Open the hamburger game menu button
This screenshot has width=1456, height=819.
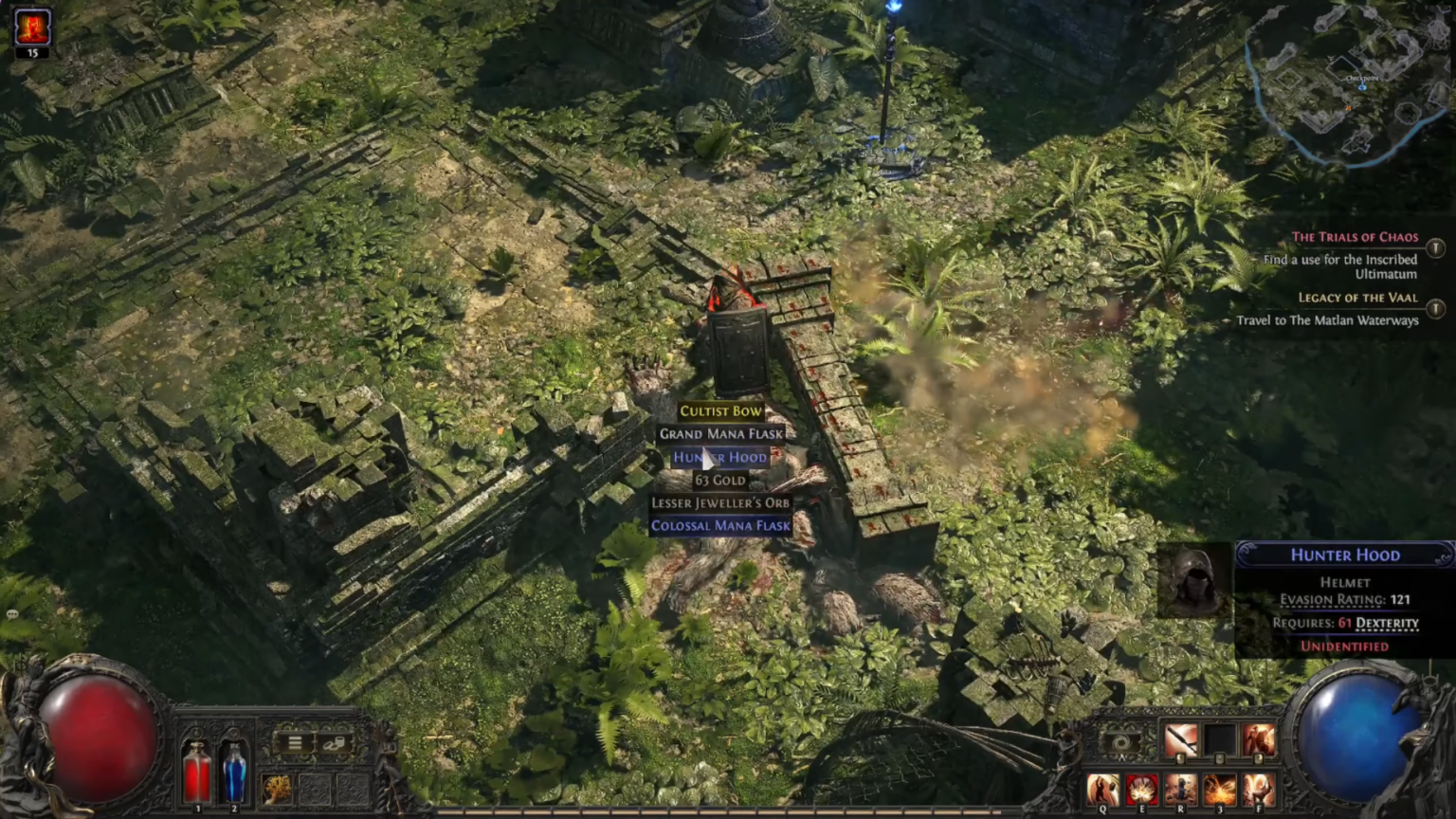click(295, 742)
